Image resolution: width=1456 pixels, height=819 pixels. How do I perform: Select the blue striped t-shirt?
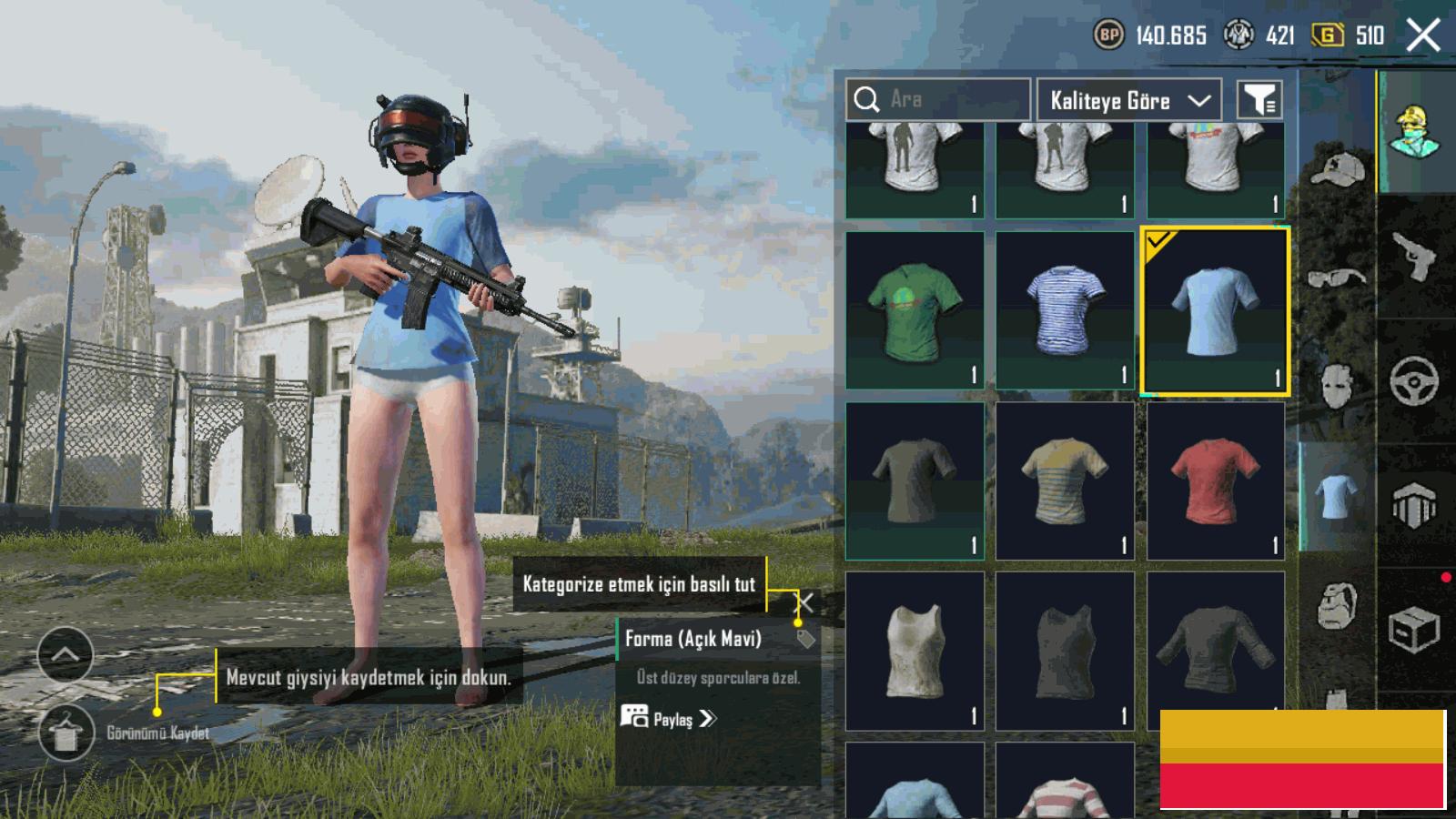(1065, 310)
